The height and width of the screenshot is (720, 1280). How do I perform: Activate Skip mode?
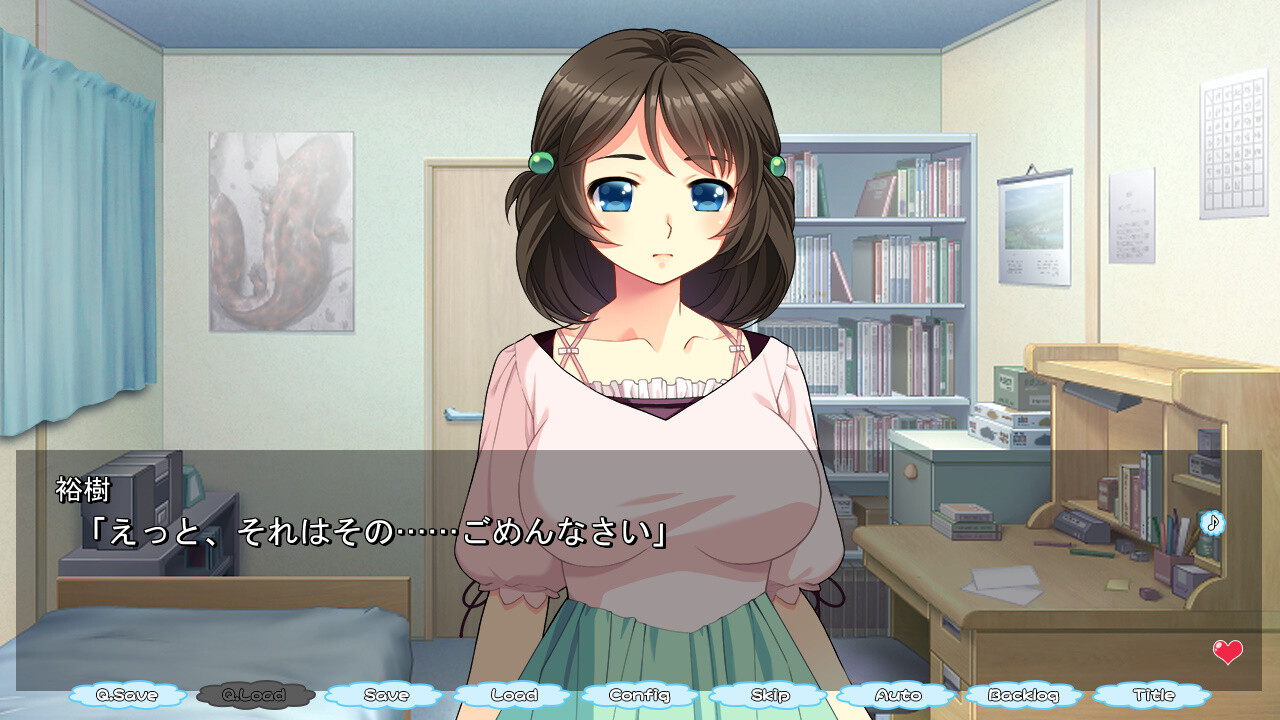point(769,695)
